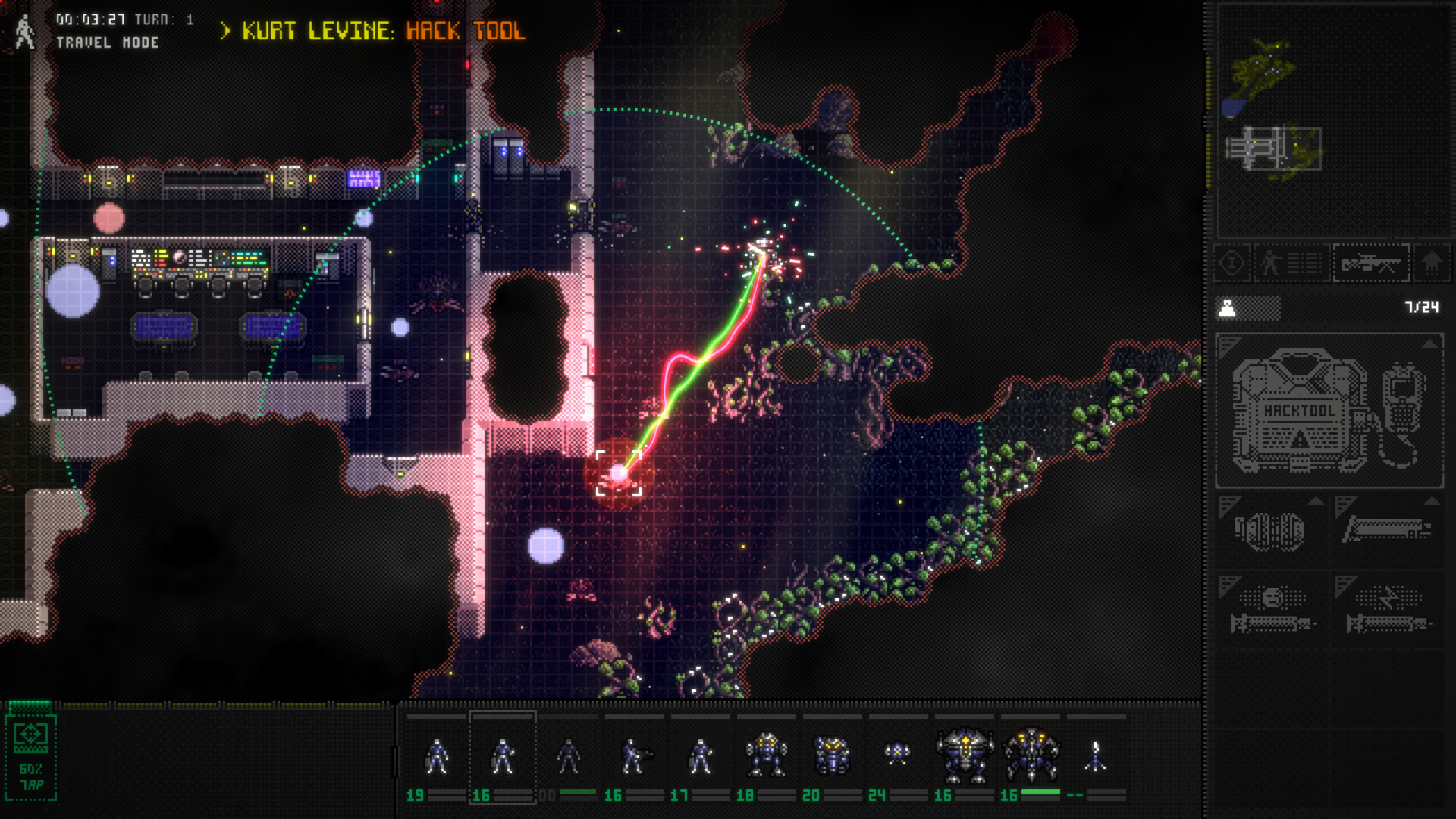The width and height of the screenshot is (1456, 819).
Task: Click the 60% AP targeting indicator
Action: 30,755
